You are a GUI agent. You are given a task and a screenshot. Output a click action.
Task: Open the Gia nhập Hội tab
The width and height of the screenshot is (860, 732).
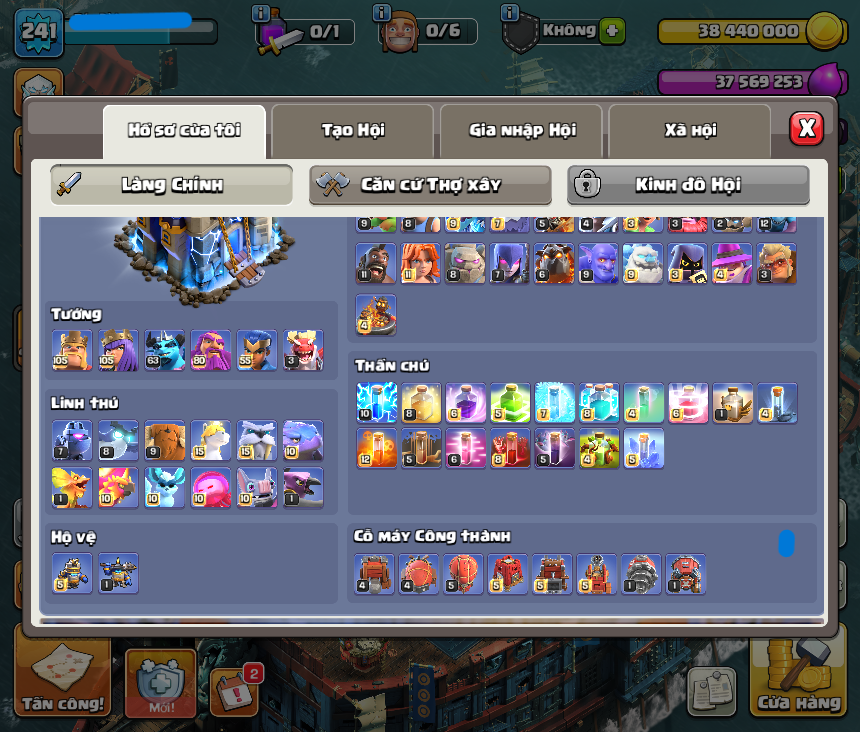(x=521, y=130)
